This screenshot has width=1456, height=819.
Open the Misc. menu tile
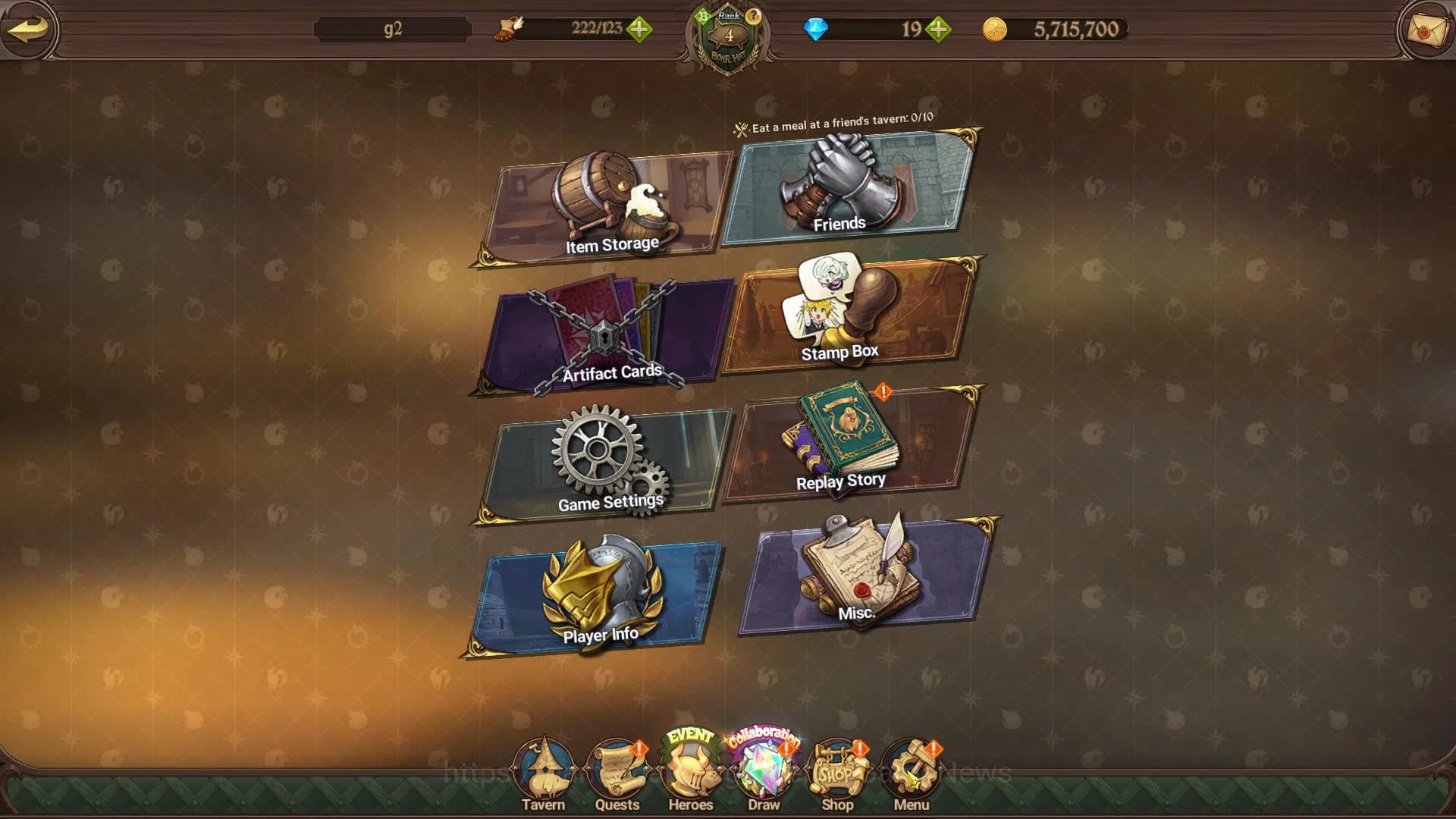pos(864,576)
